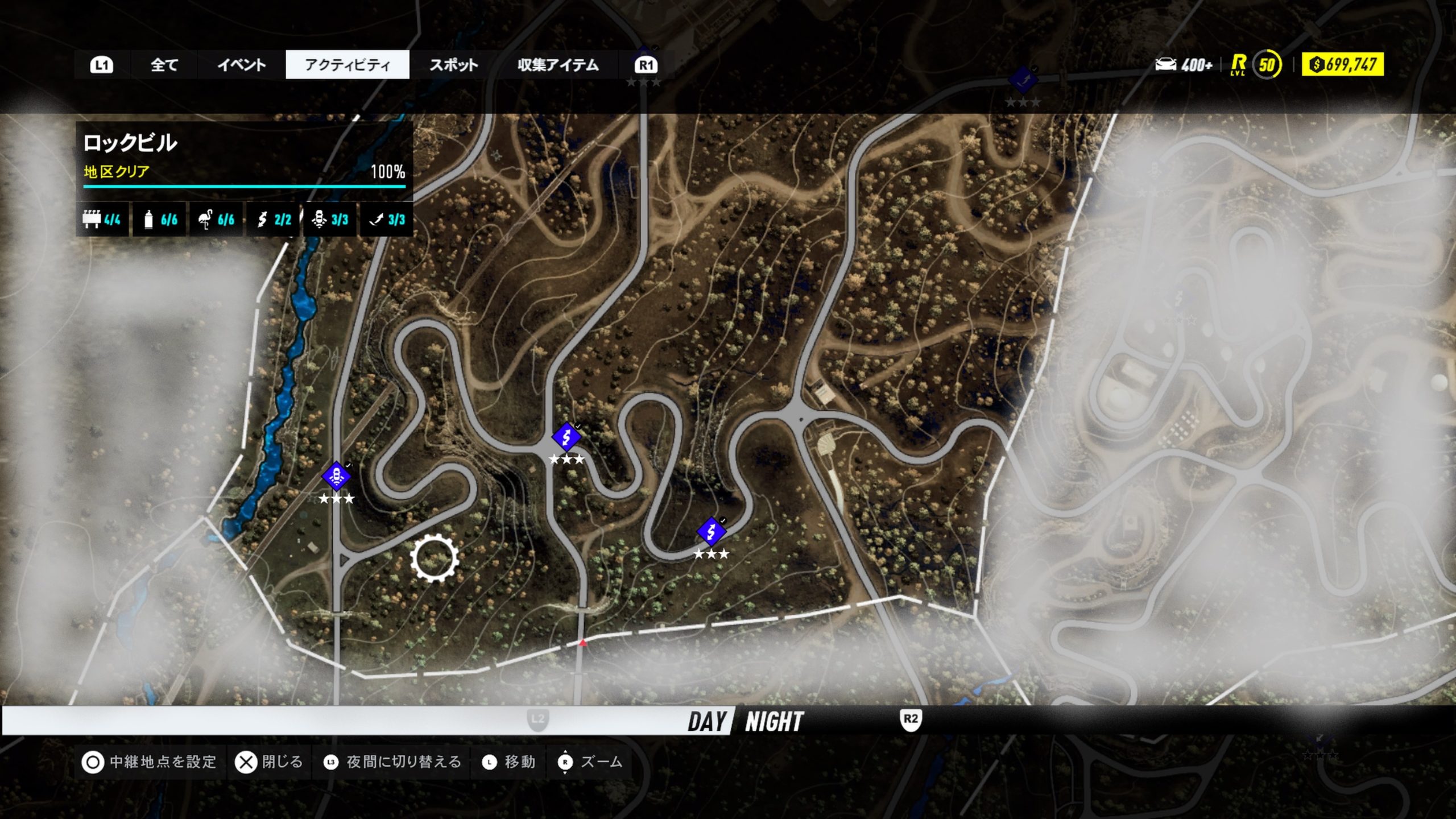Switch to the 全て tab

pos(164,65)
